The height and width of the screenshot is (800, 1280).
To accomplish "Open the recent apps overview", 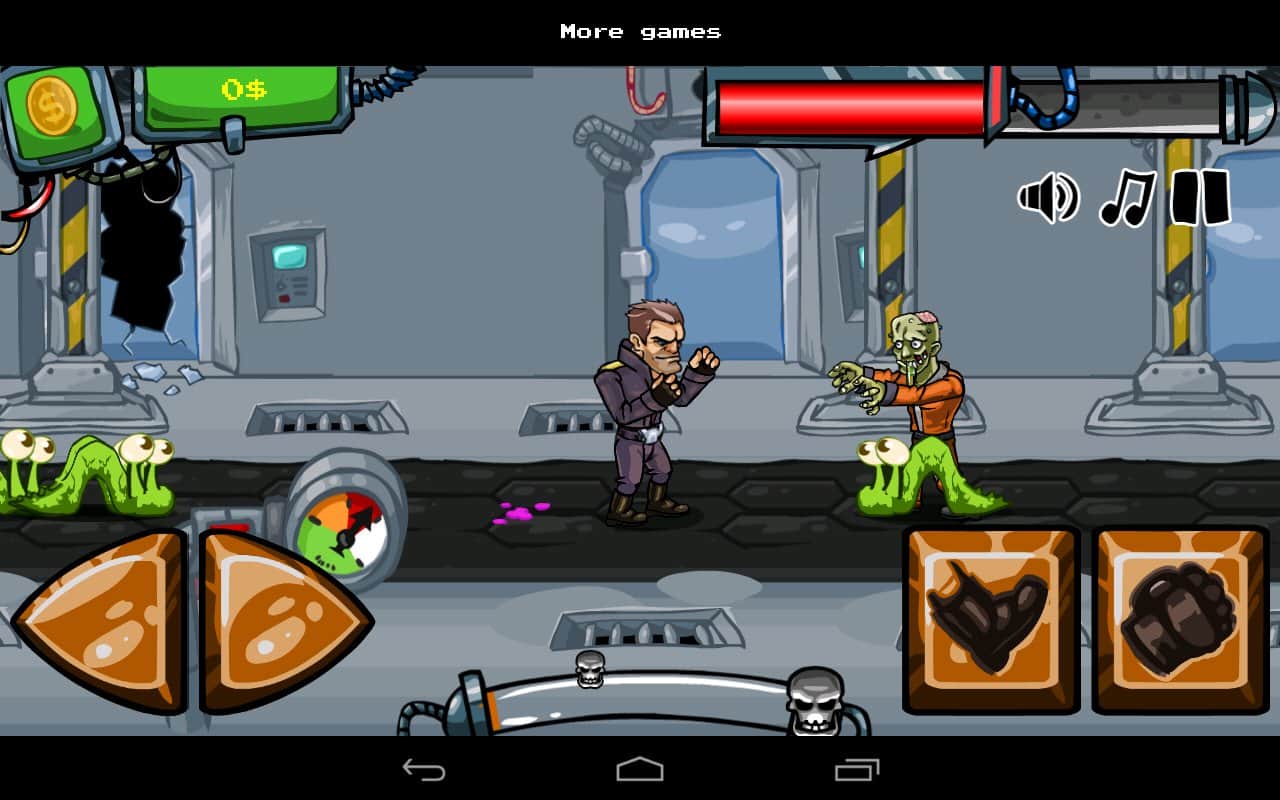I will [x=855, y=770].
